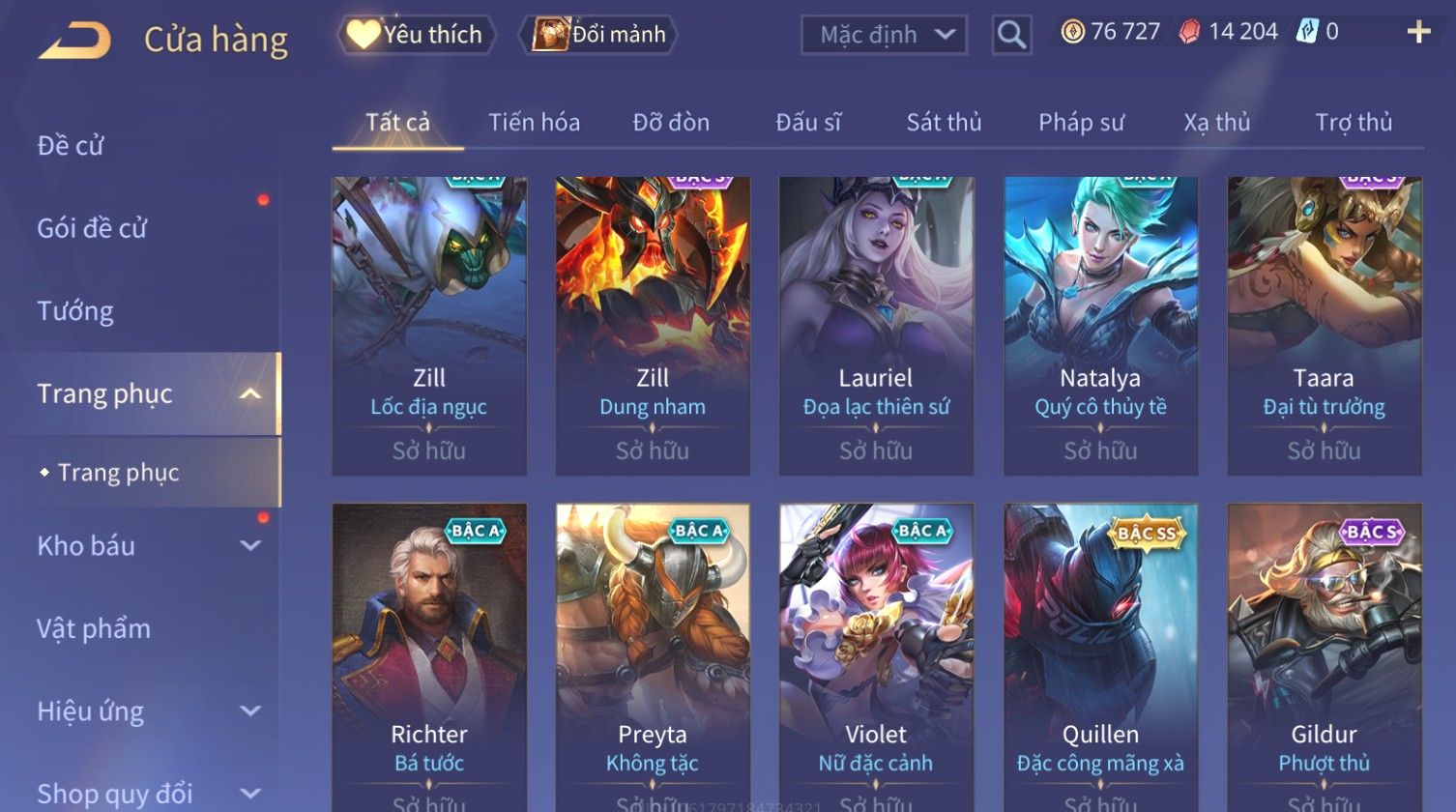Add currency with the plus button
The image size is (1456, 812).
(x=1418, y=32)
